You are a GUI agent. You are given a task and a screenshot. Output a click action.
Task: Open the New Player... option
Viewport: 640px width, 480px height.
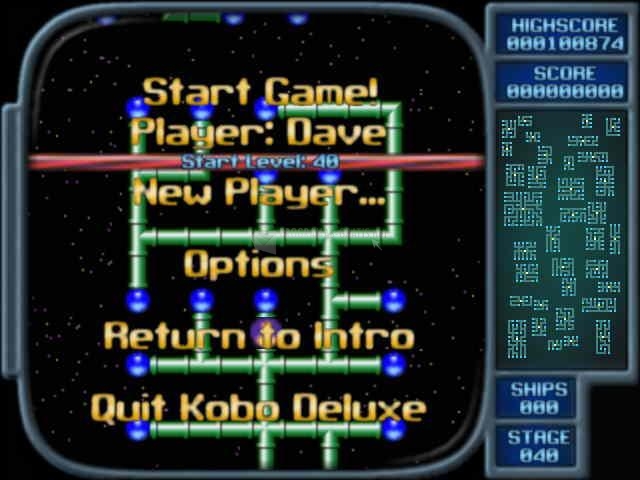259,191
